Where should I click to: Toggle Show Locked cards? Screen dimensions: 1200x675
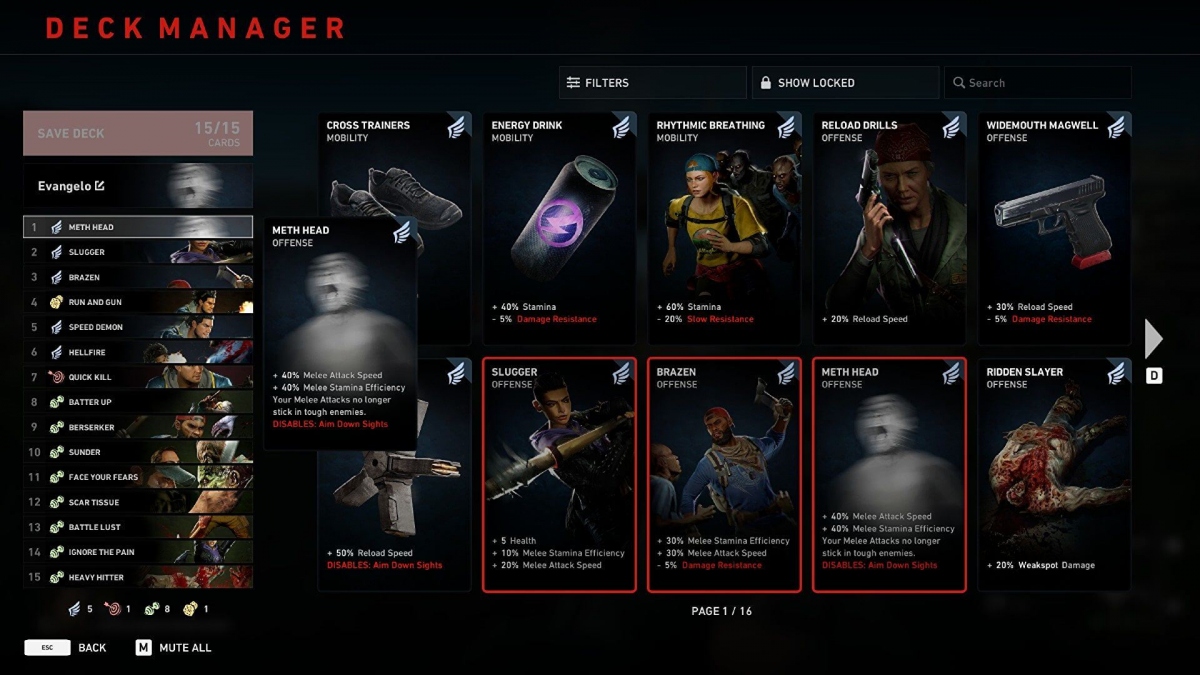[845, 83]
